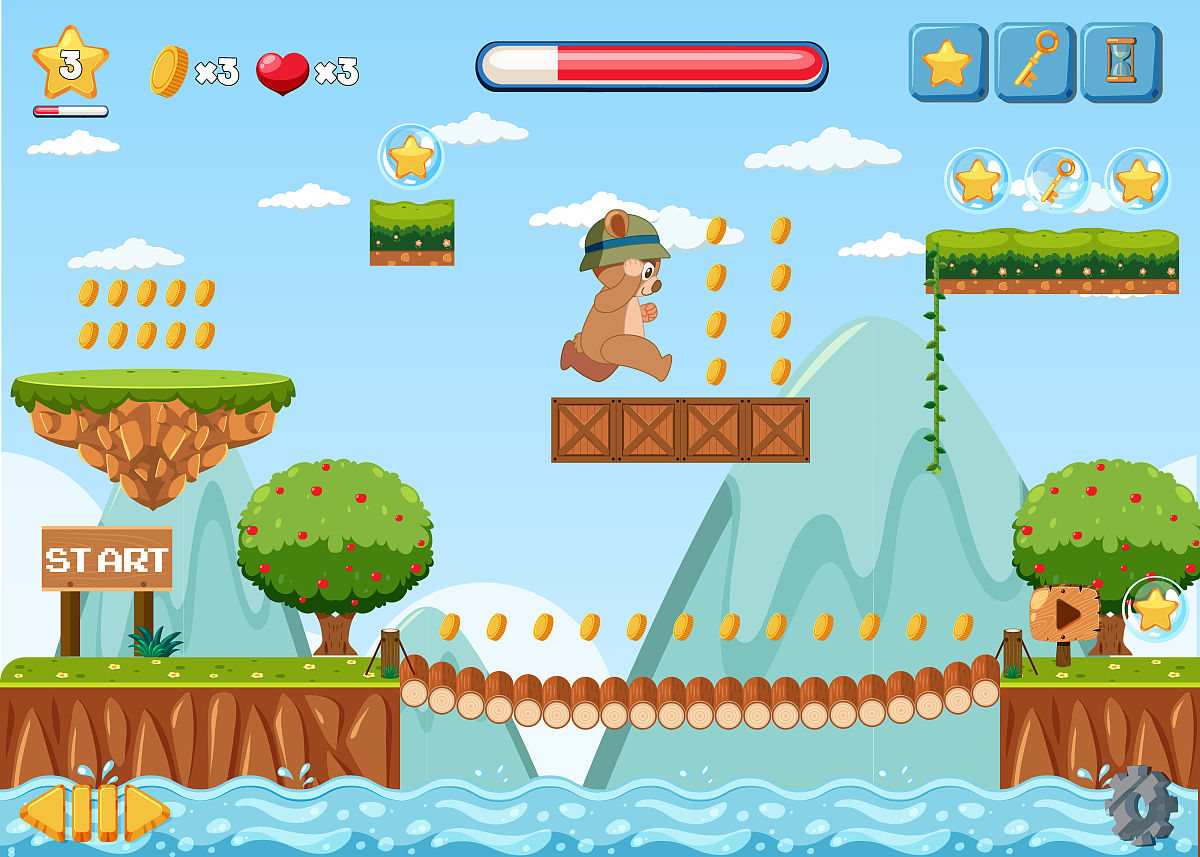Image resolution: width=1200 pixels, height=857 pixels.
Task: Click the star button in the top panel
Action: [947, 62]
